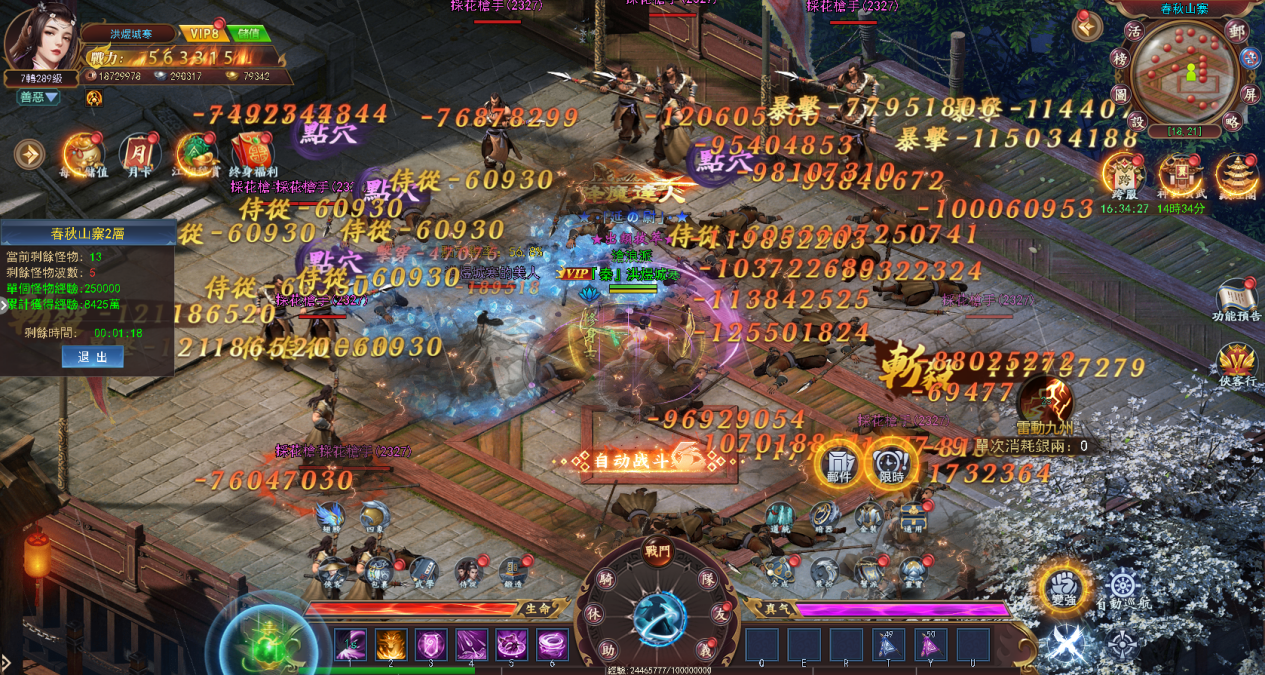1265x675 pixels.
Task: Select the 戰鬥 button atop the wheel
Action: [x=658, y=553]
